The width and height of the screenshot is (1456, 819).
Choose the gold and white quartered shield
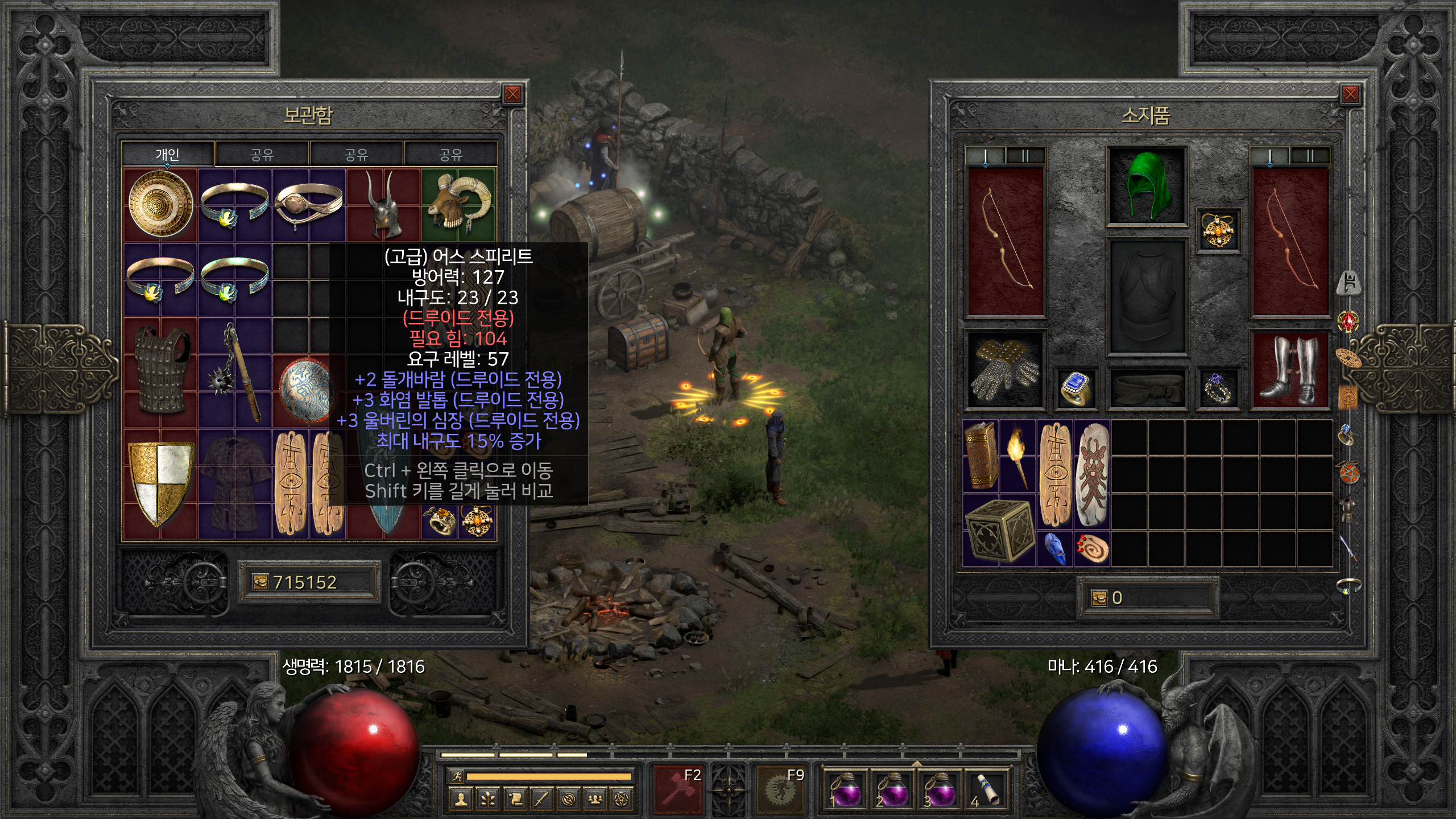[160, 482]
